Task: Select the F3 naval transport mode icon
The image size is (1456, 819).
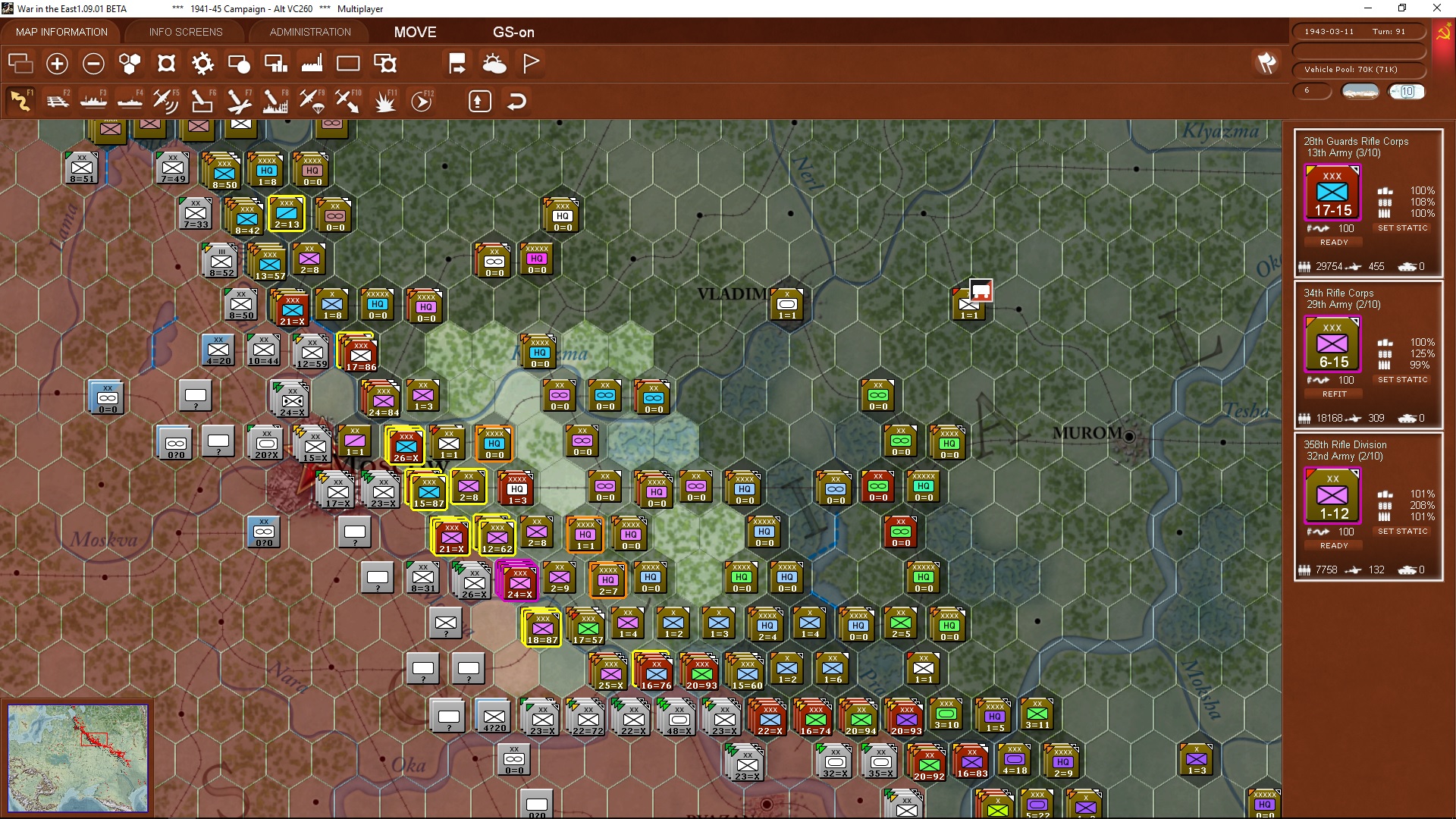Action: coord(94,100)
